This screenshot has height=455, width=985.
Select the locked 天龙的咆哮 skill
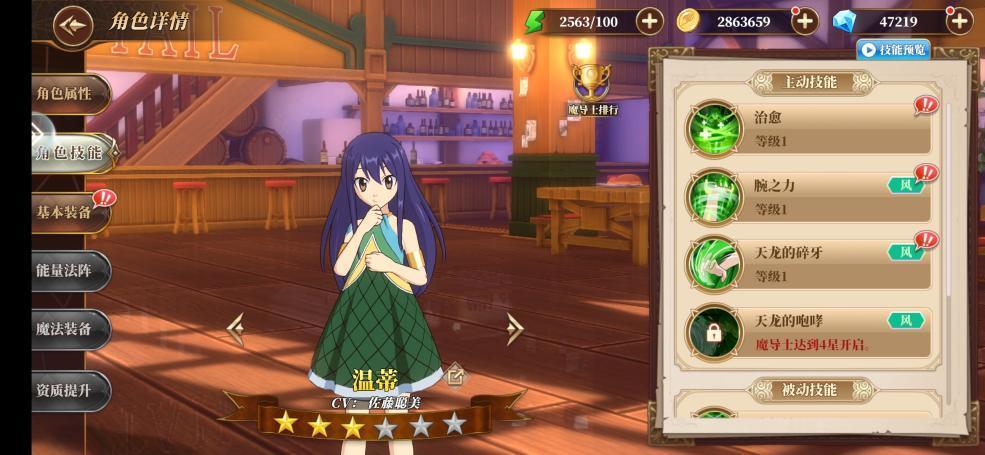(810, 332)
